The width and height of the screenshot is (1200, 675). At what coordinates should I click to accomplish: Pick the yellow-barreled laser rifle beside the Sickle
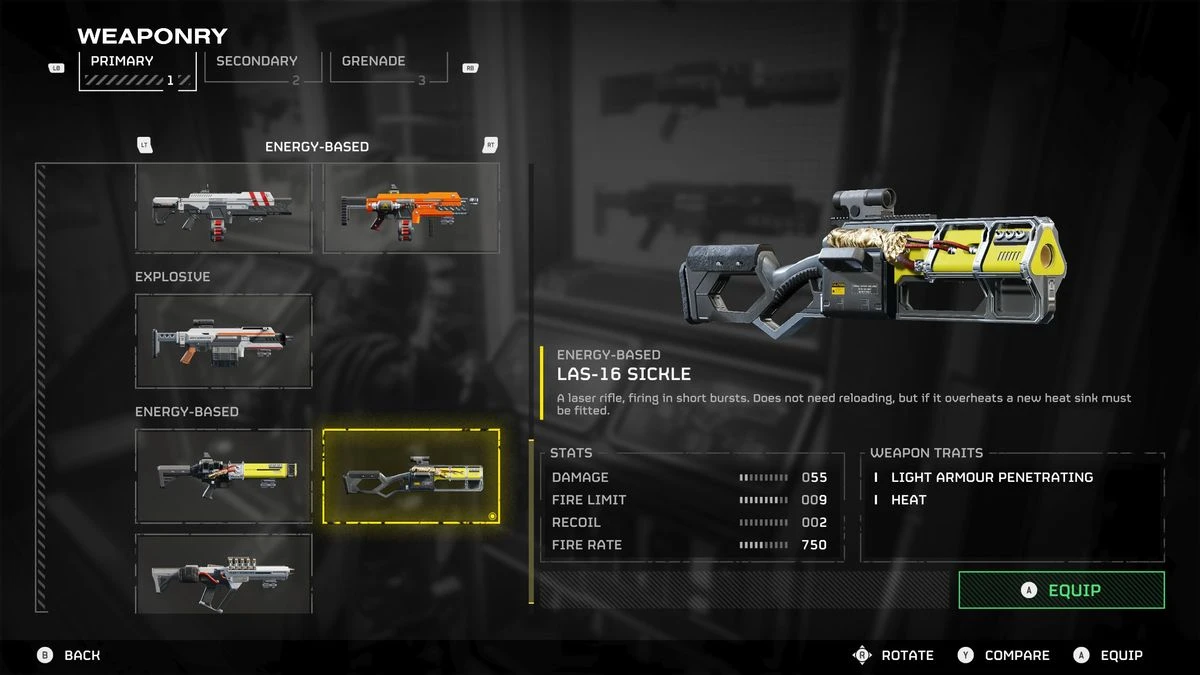coord(223,476)
